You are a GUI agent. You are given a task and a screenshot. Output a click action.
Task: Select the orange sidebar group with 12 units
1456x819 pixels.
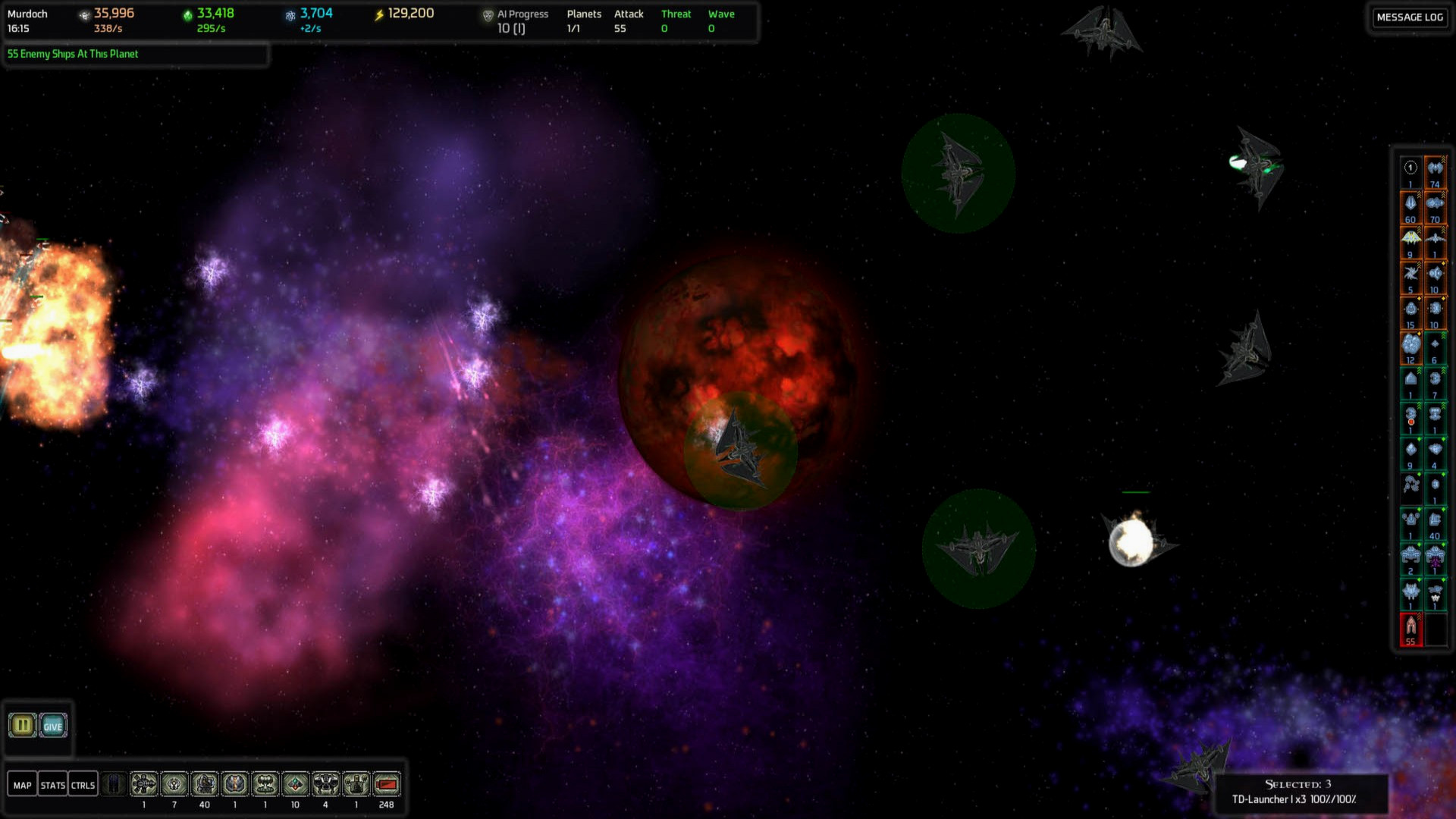[x=1410, y=347]
